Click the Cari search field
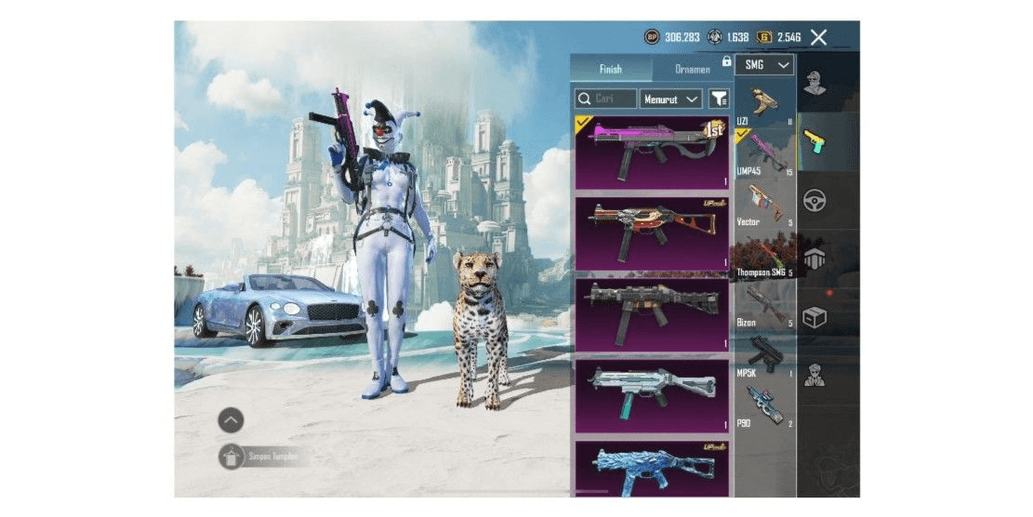The width and height of the screenshot is (1033, 517). click(x=606, y=98)
